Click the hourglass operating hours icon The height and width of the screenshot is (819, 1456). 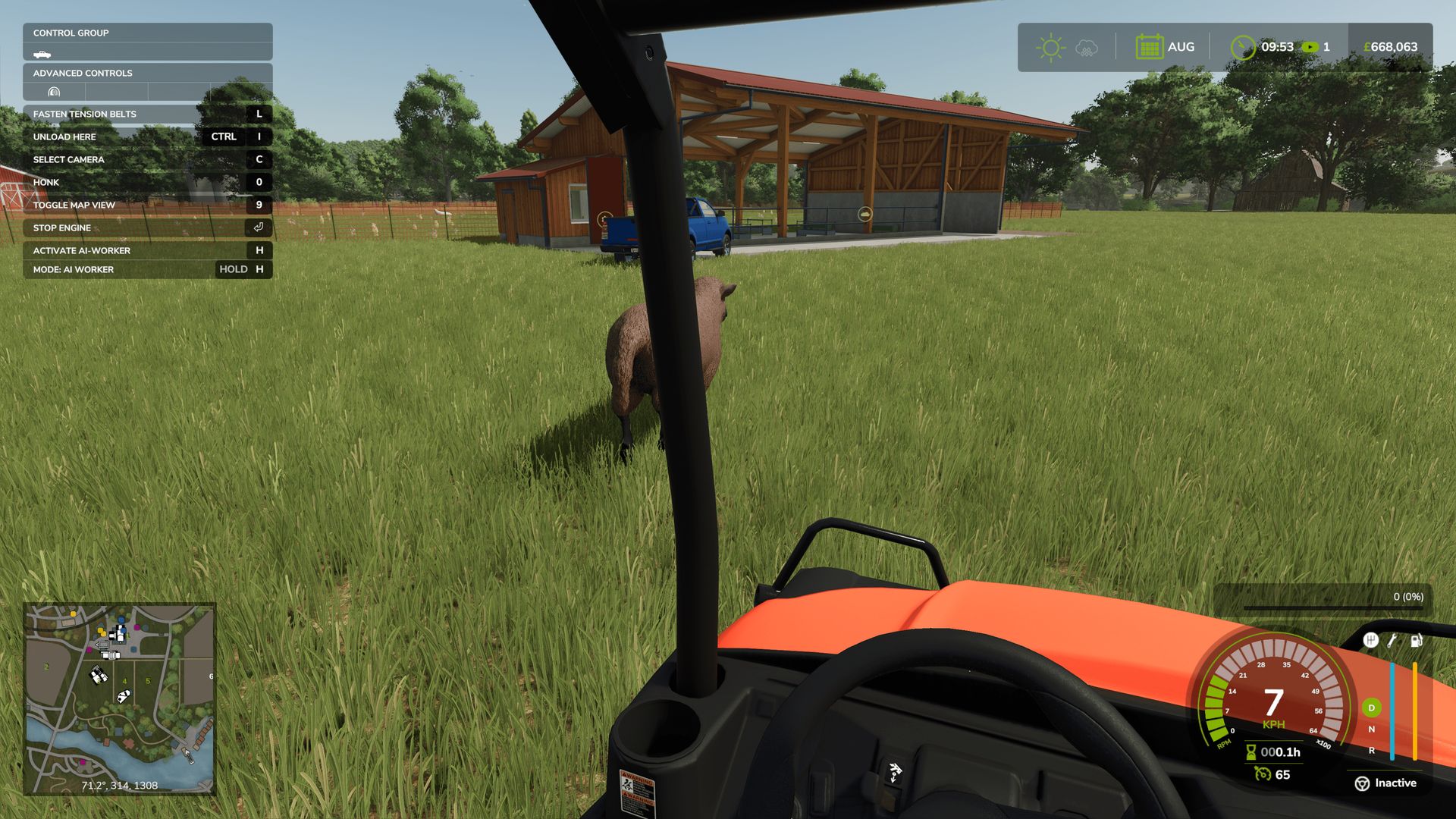[x=1250, y=752]
